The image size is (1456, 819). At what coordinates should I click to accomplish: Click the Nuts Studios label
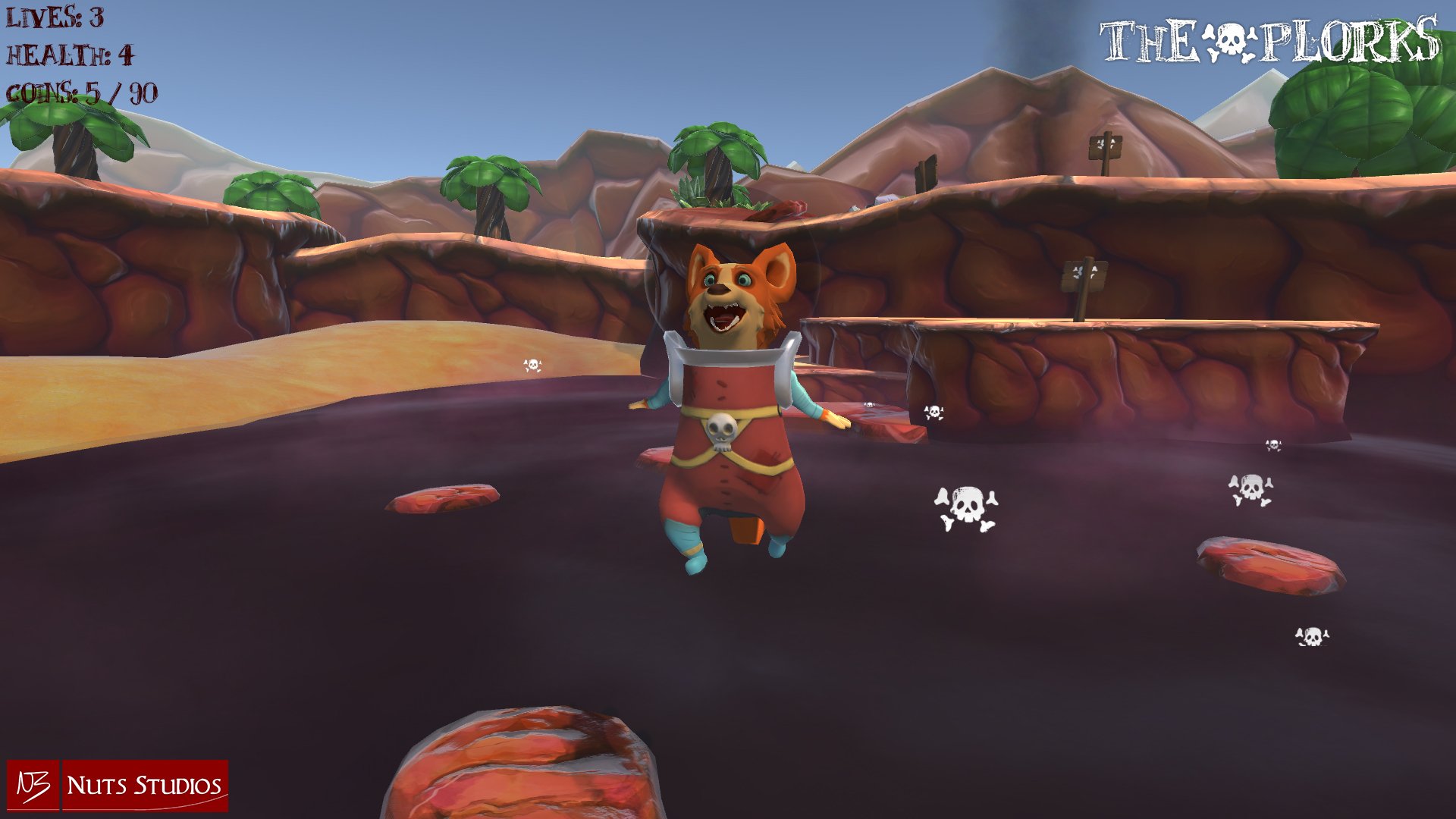coord(144,786)
